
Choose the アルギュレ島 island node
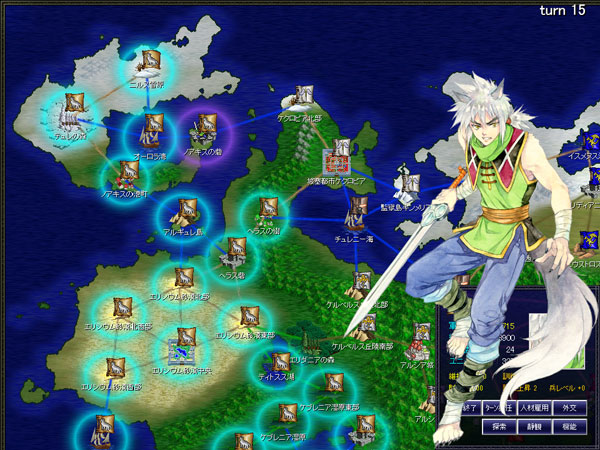[185, 211]
